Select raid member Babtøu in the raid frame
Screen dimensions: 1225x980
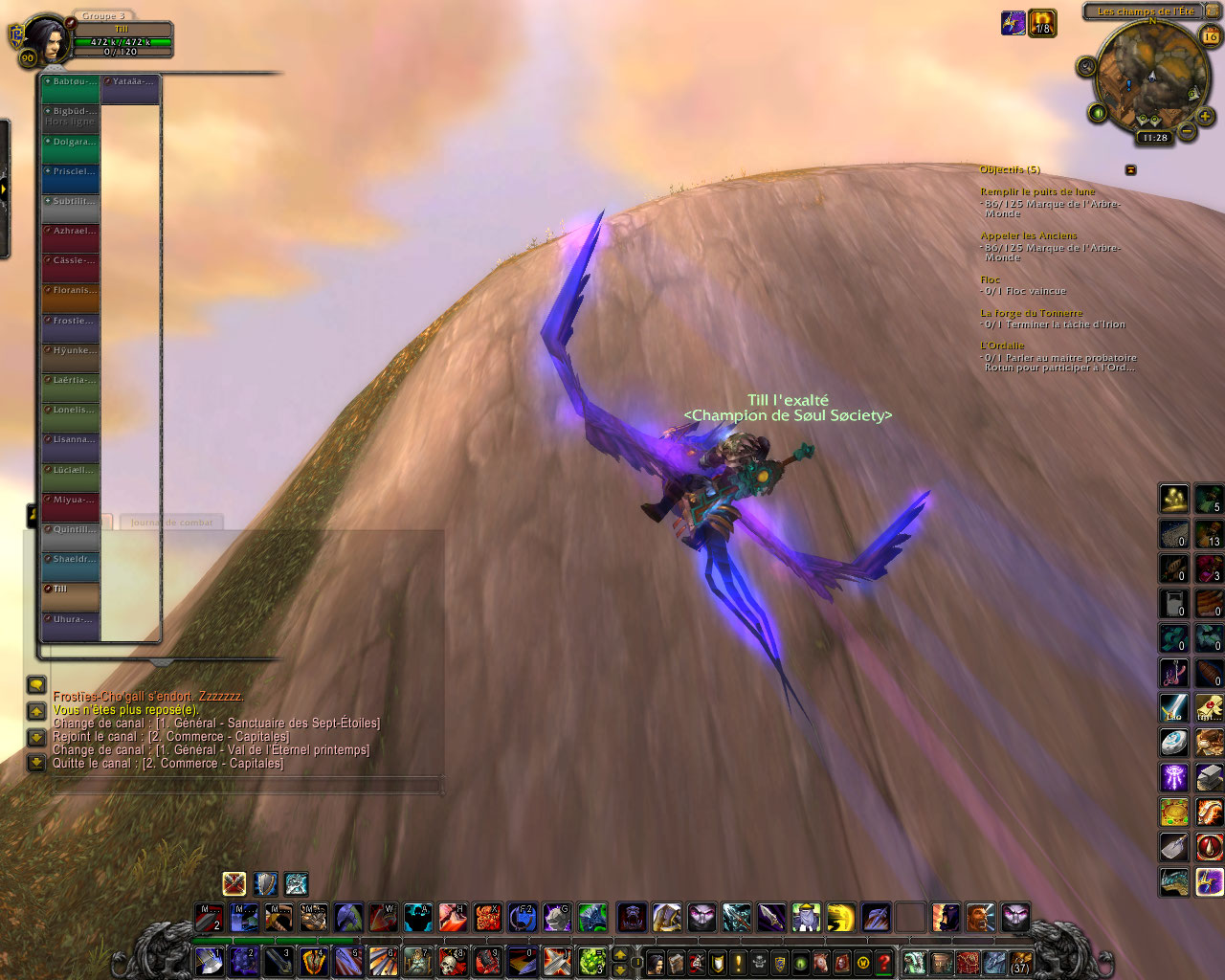pos(71,89)
